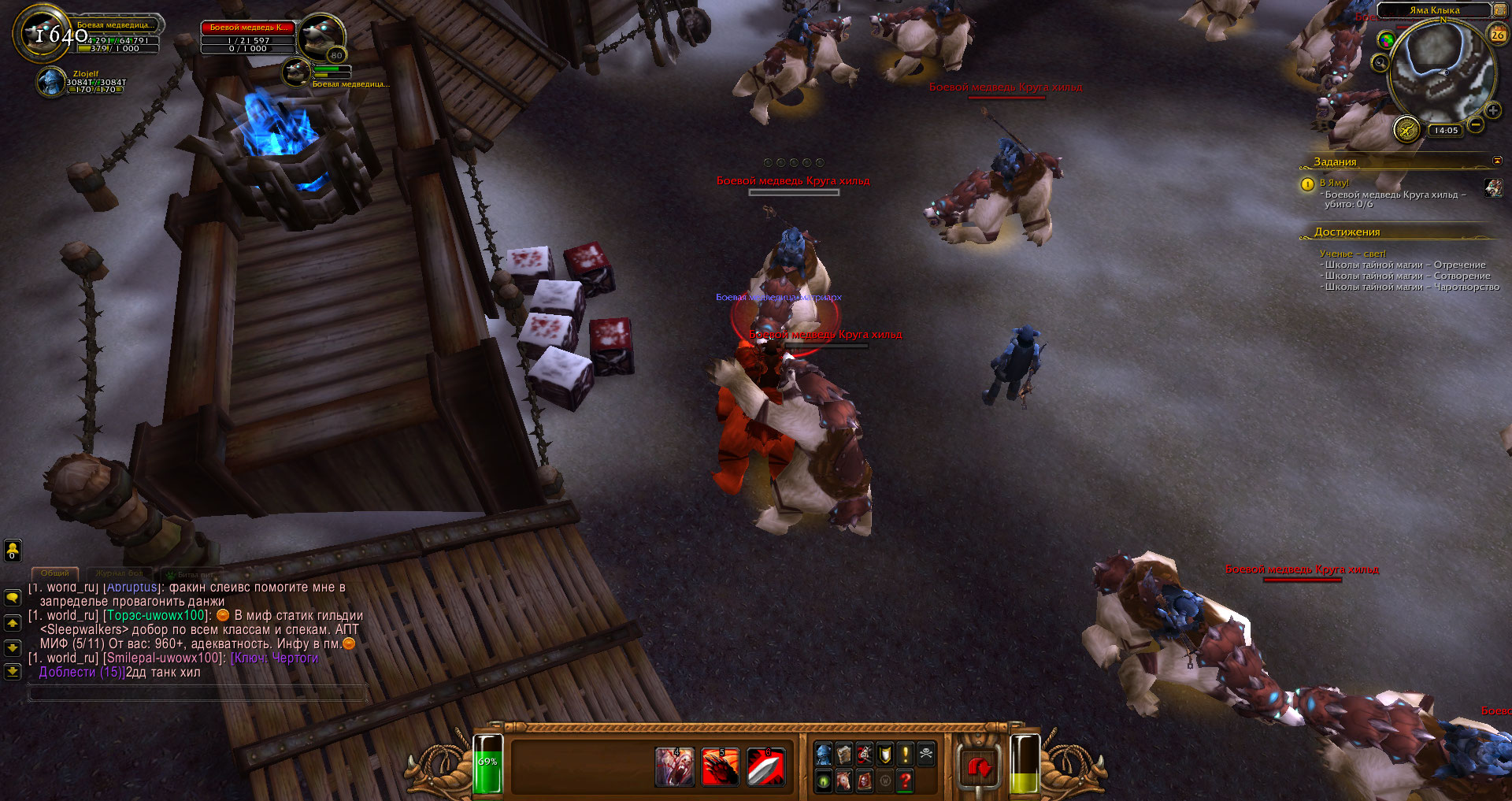Trigger the red blade charge ability
The height and width of the screenshot is (801, 1512).
(x=765, y=767)
